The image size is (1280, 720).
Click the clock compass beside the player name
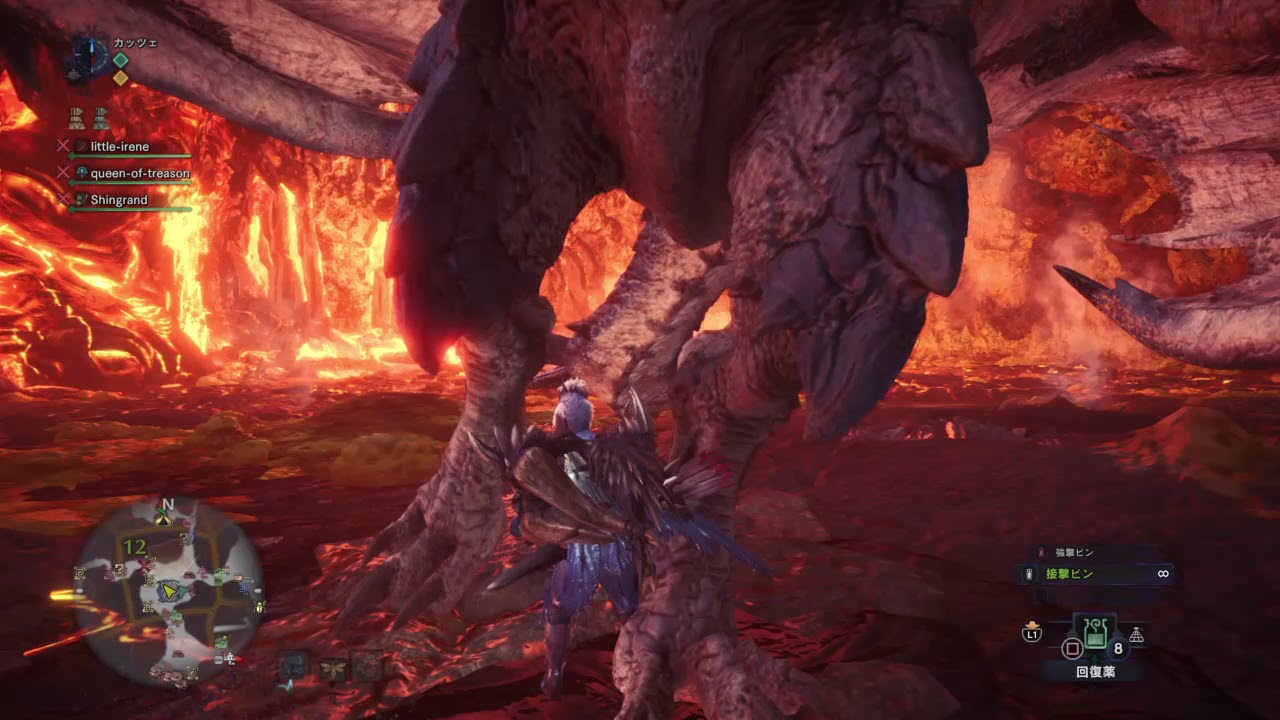pyautogui.click(x=90, y=53)
